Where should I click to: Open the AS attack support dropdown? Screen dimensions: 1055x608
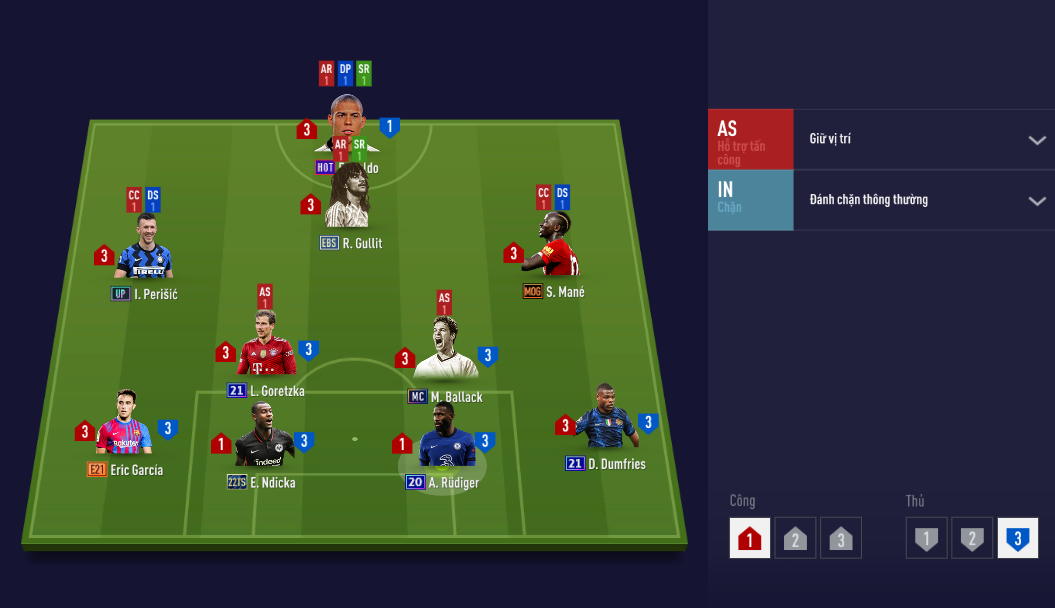(1036, 140)
